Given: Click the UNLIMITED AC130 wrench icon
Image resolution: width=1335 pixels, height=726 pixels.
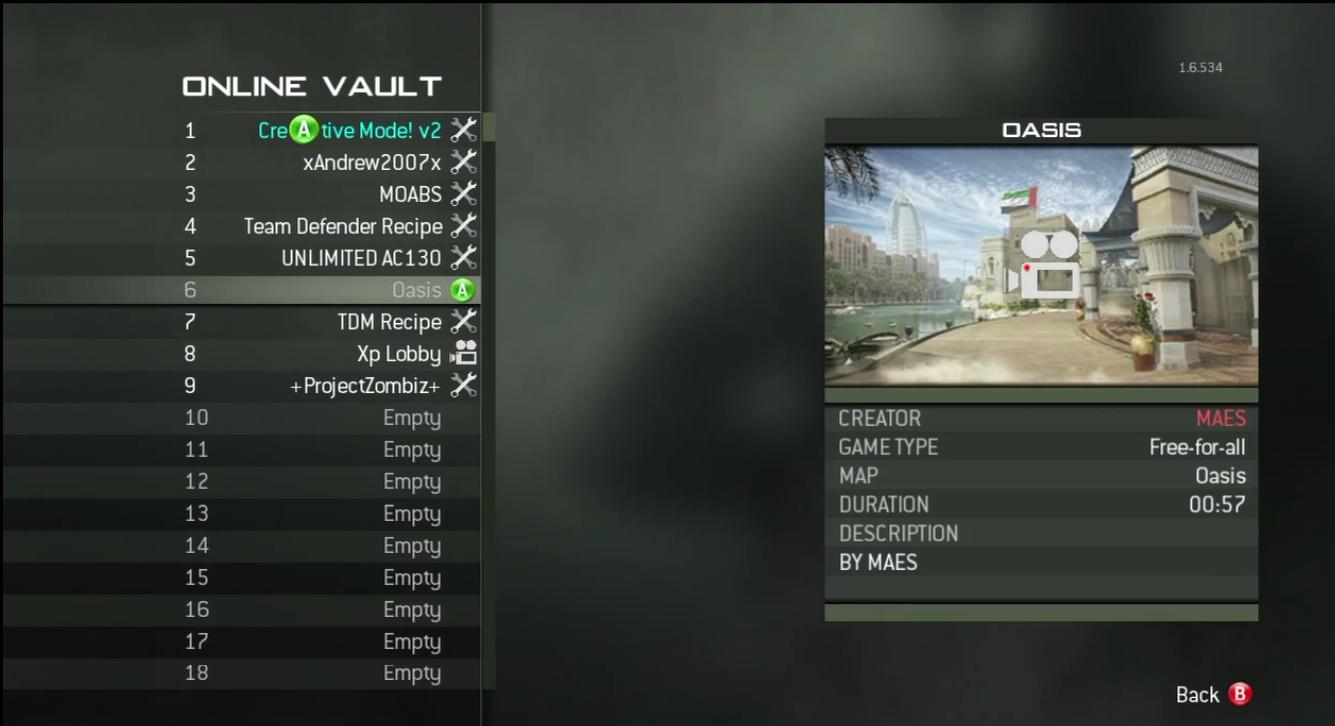Looking at the screenshot, I should point(462,257).
